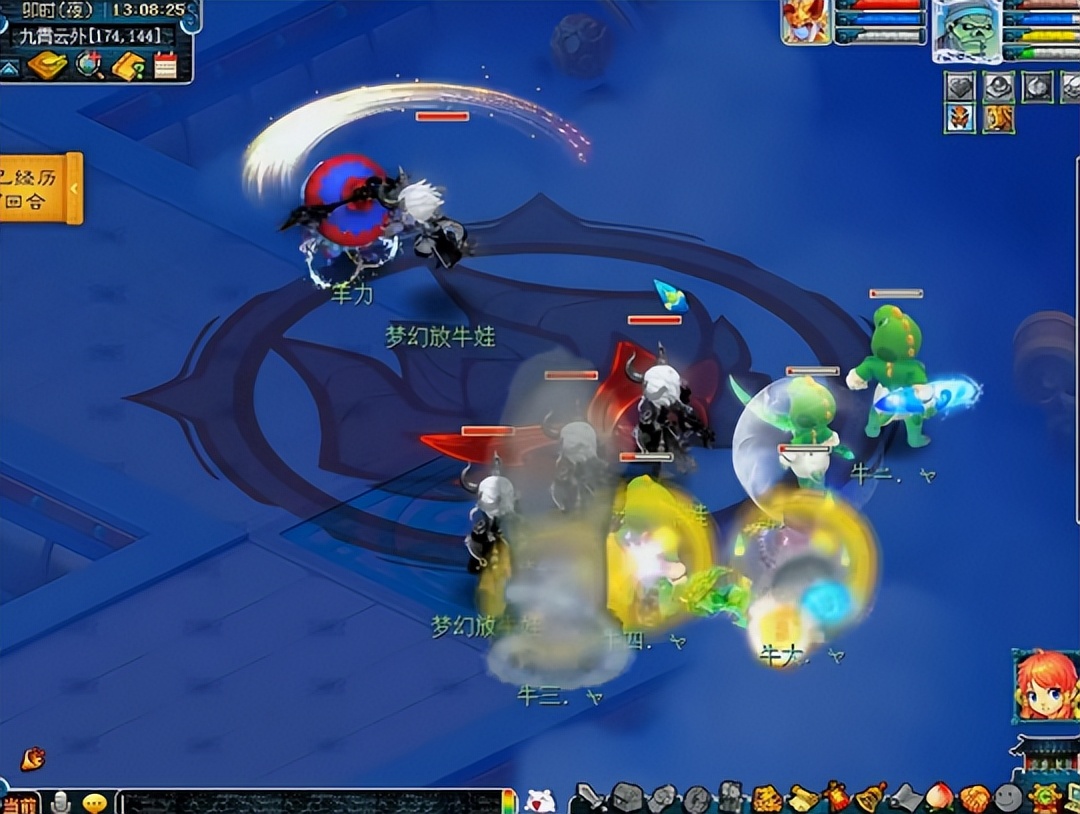Open the red-haired girl portrait
The height and width of the screenshot is (814, 1080).
pos(1045,686)
